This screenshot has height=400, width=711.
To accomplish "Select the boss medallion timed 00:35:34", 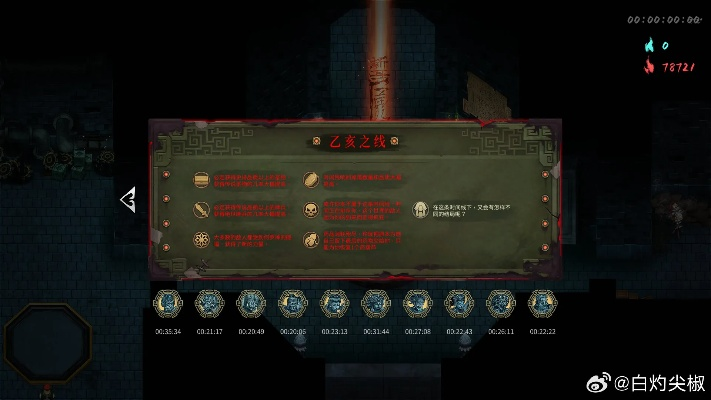I will point(167,302).
